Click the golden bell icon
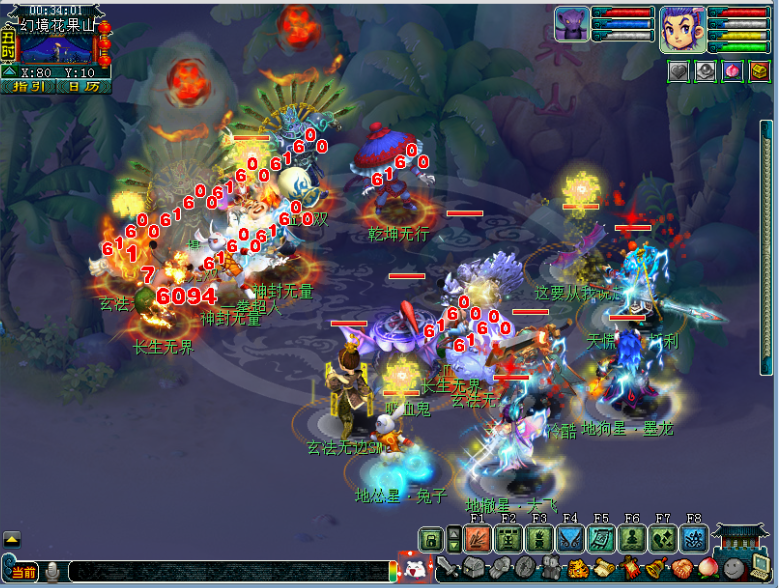The height and width of the screenshot is (588, 779). (655, 568)
